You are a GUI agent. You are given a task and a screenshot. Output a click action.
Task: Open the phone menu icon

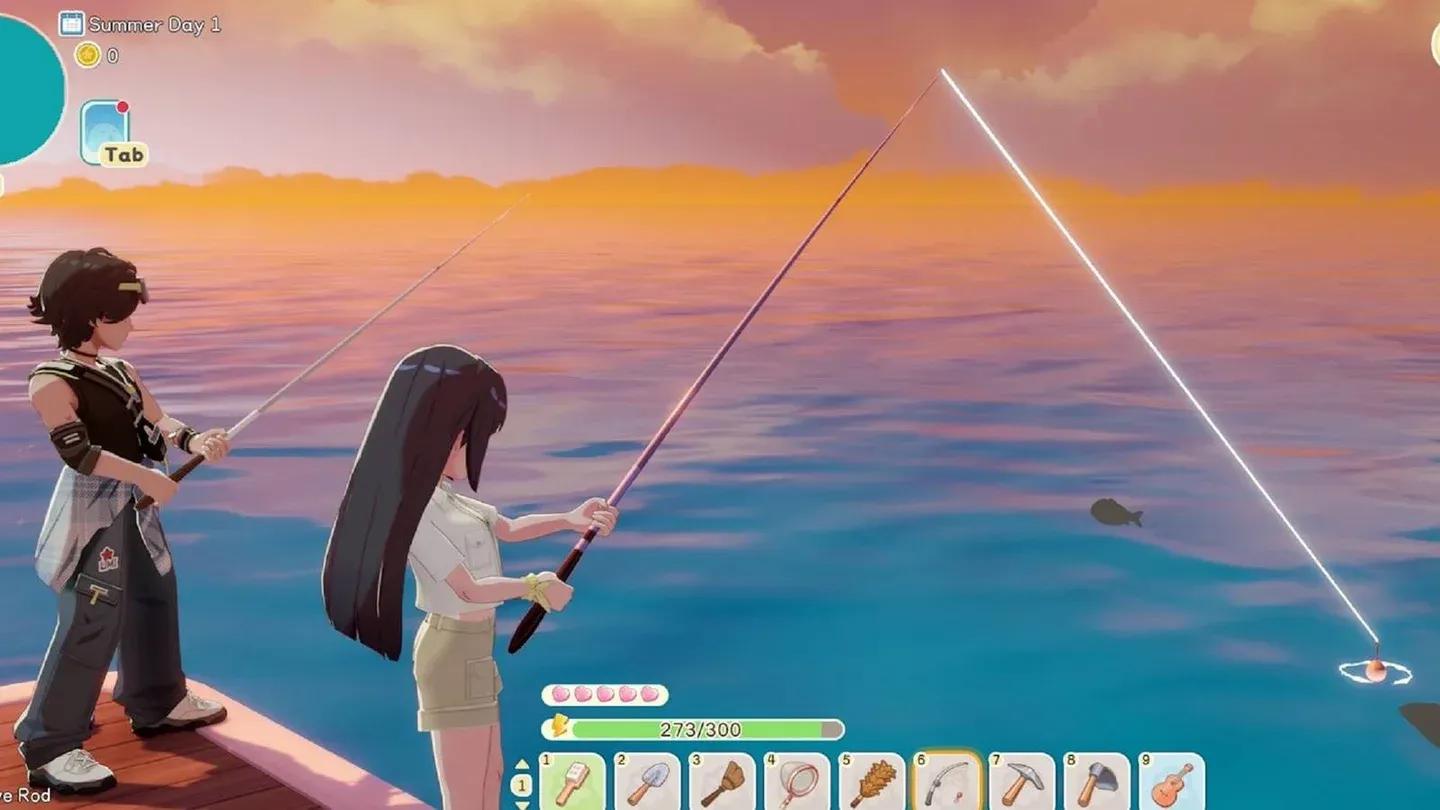(106, 130)
